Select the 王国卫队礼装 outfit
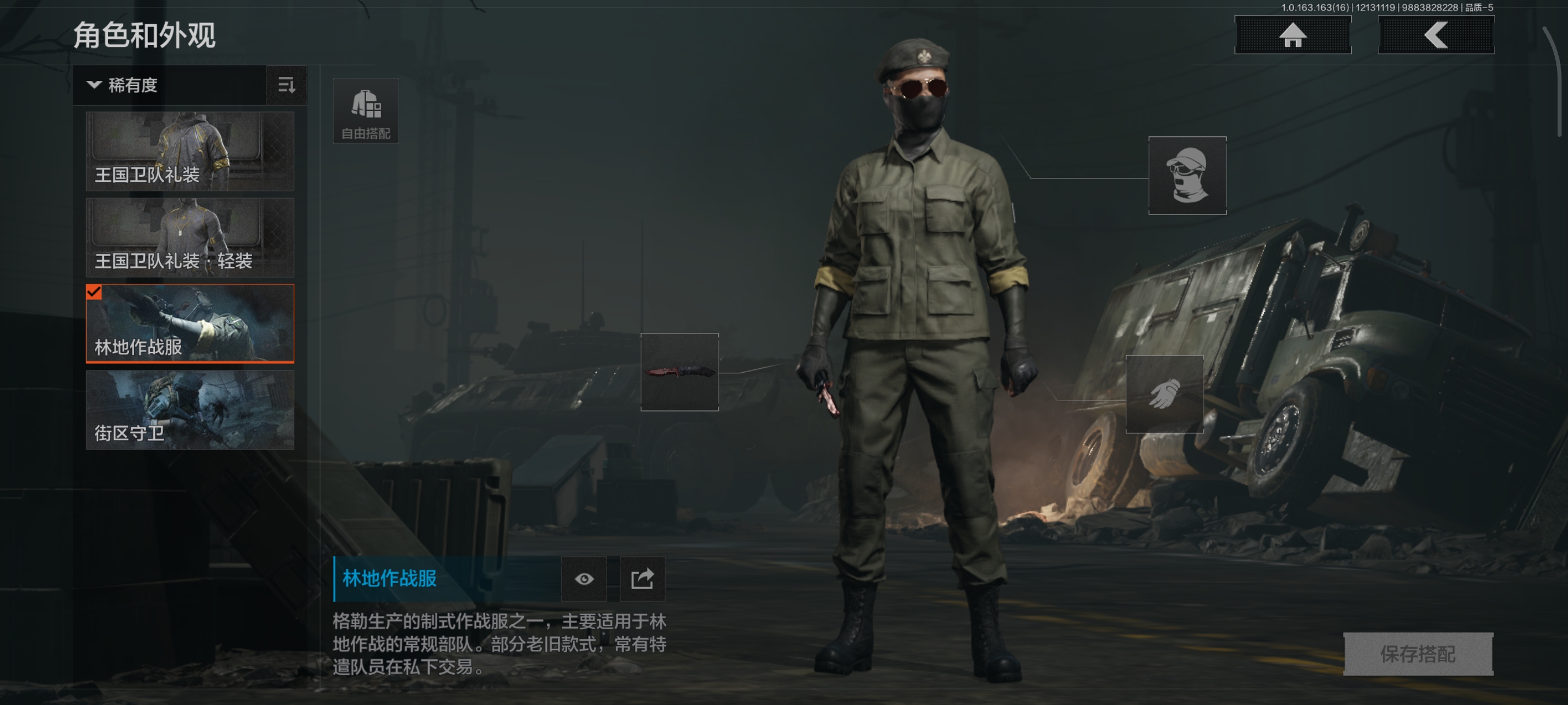Screen dimensions: 1568x705 (x=190, y=151)
